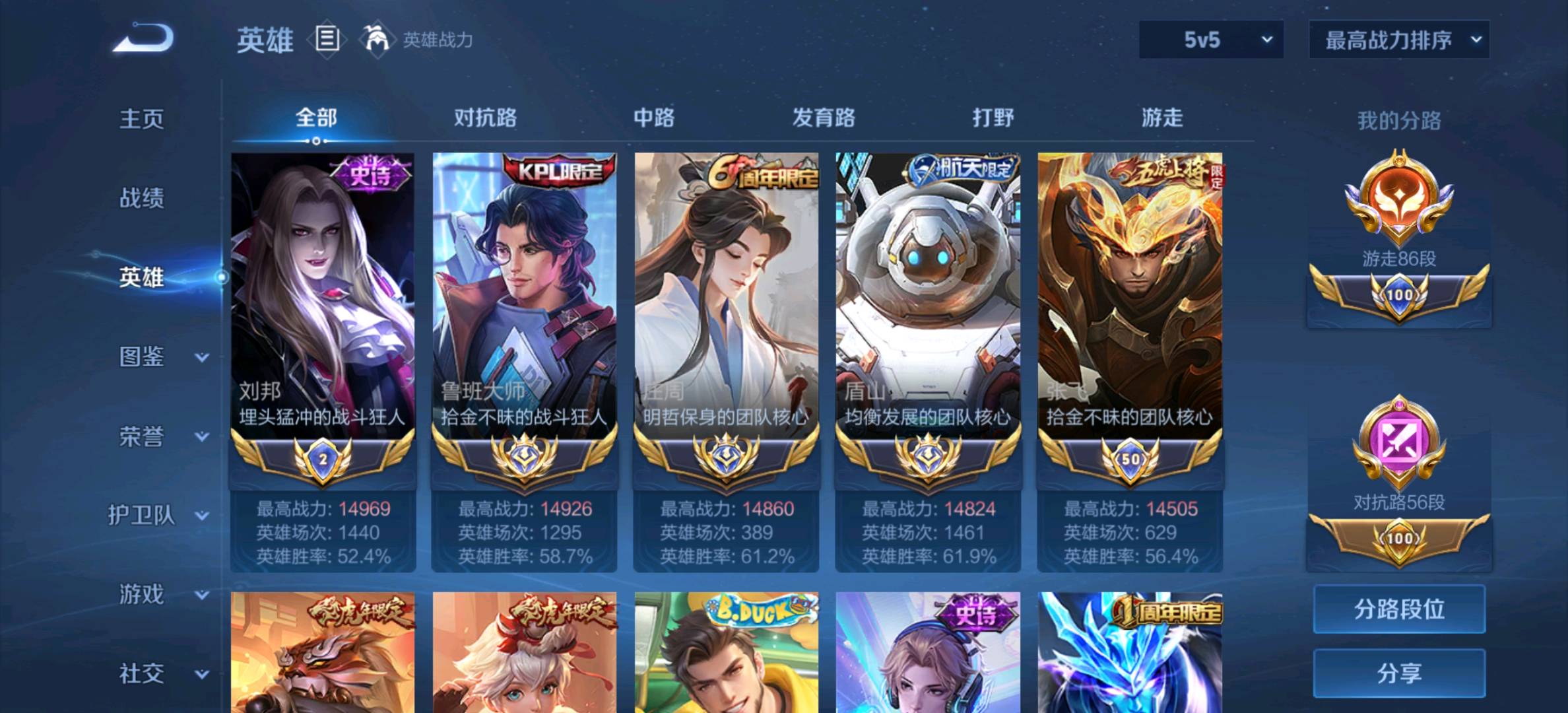Click the 分享 button
The image size is (1568, 713).
(1398, 672)
